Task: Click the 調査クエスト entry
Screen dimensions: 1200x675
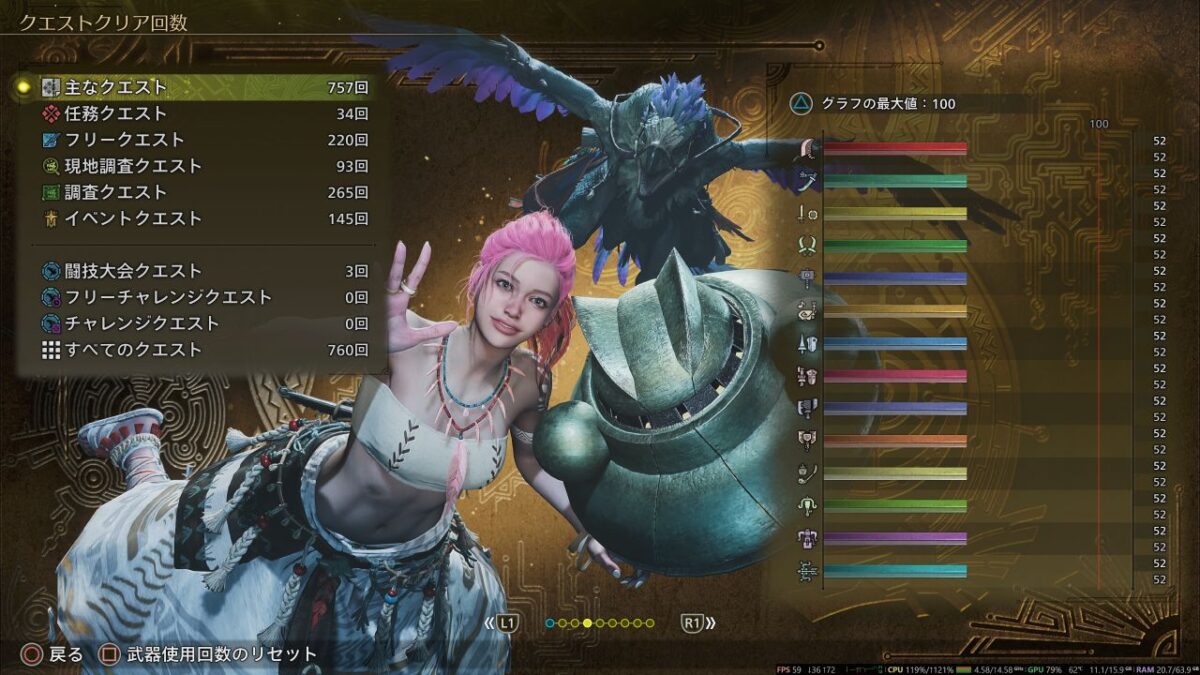Action: tap(195, 192)
